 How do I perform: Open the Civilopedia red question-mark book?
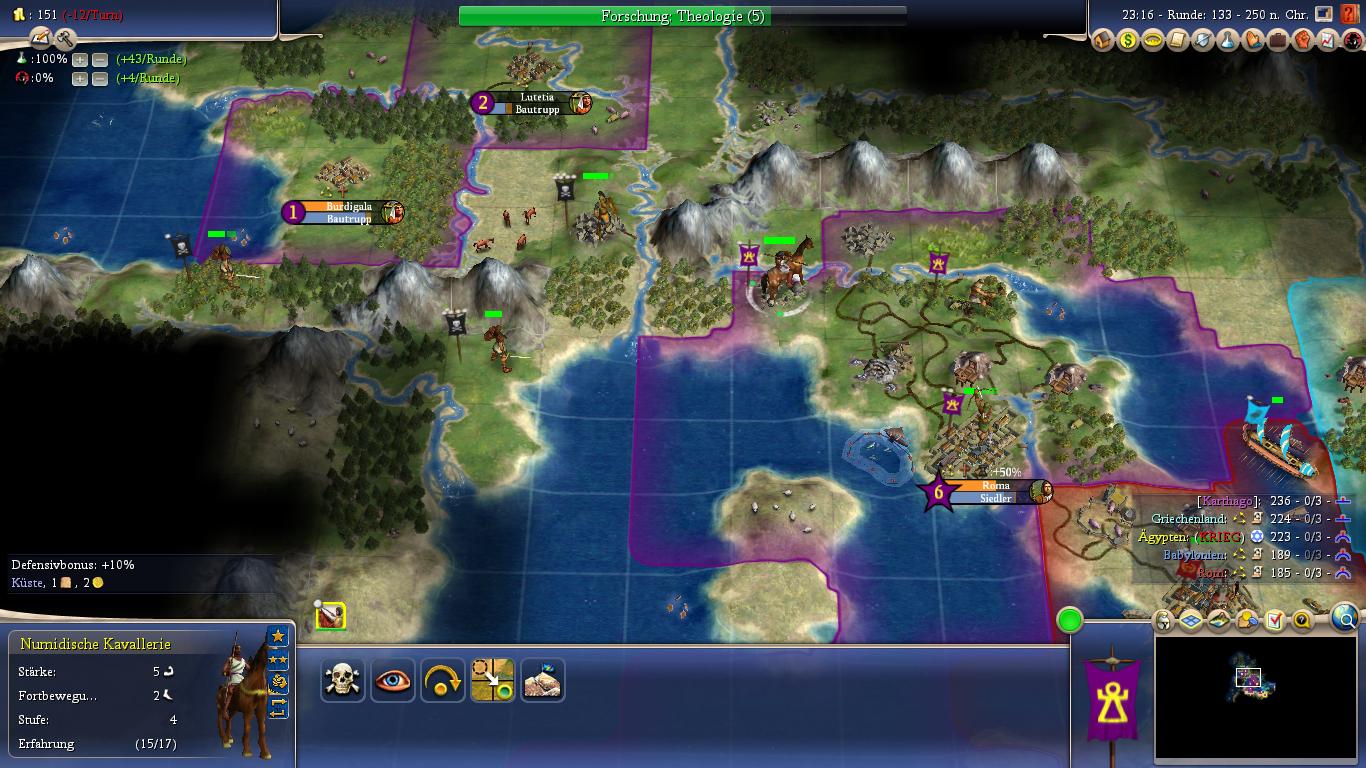[x=1349, y=15]
